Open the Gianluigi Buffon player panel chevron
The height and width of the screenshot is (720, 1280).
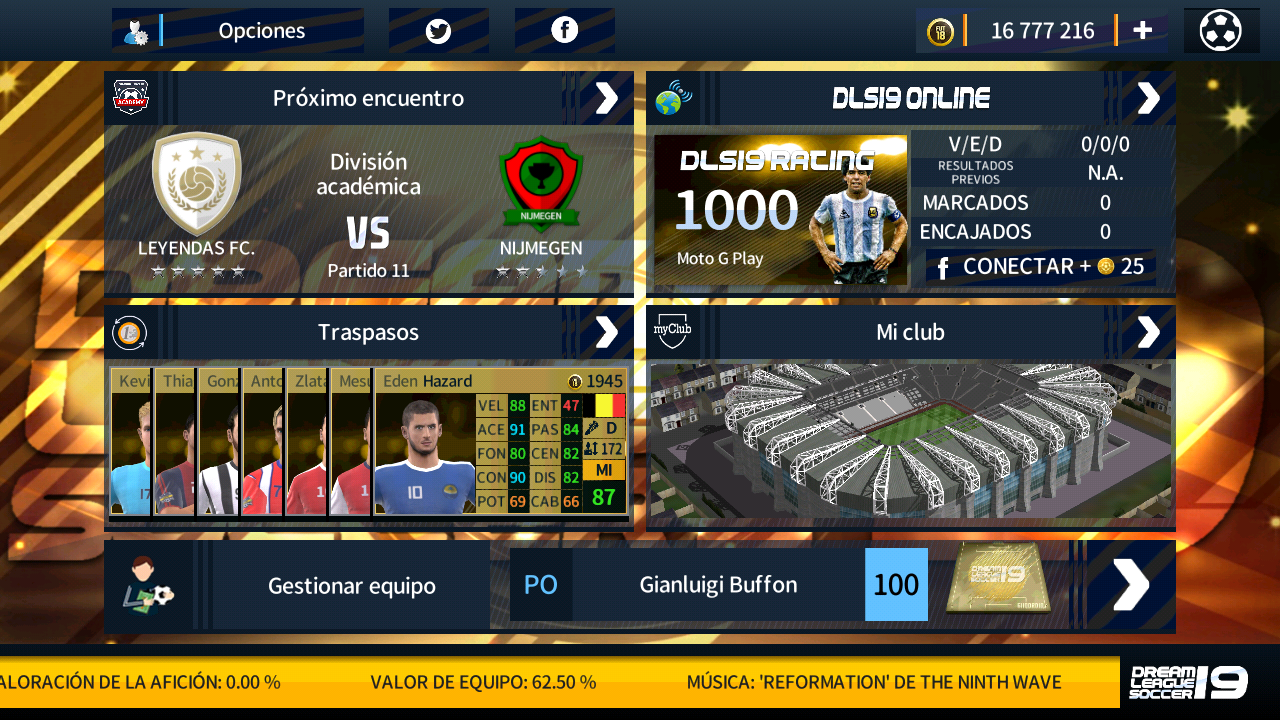click(x=1129, y=584)
